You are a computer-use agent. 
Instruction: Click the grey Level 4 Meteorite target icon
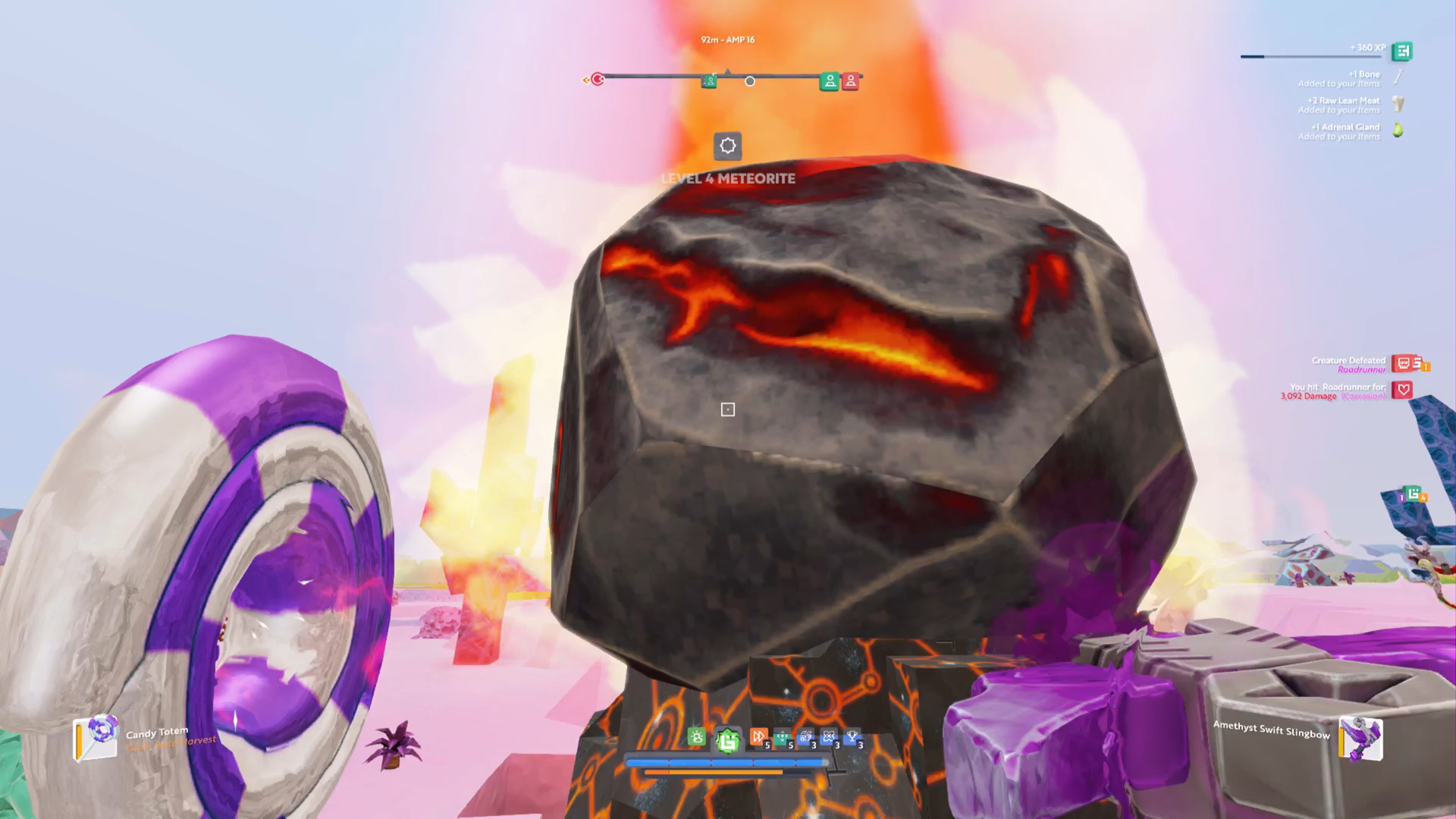point(727,146)
